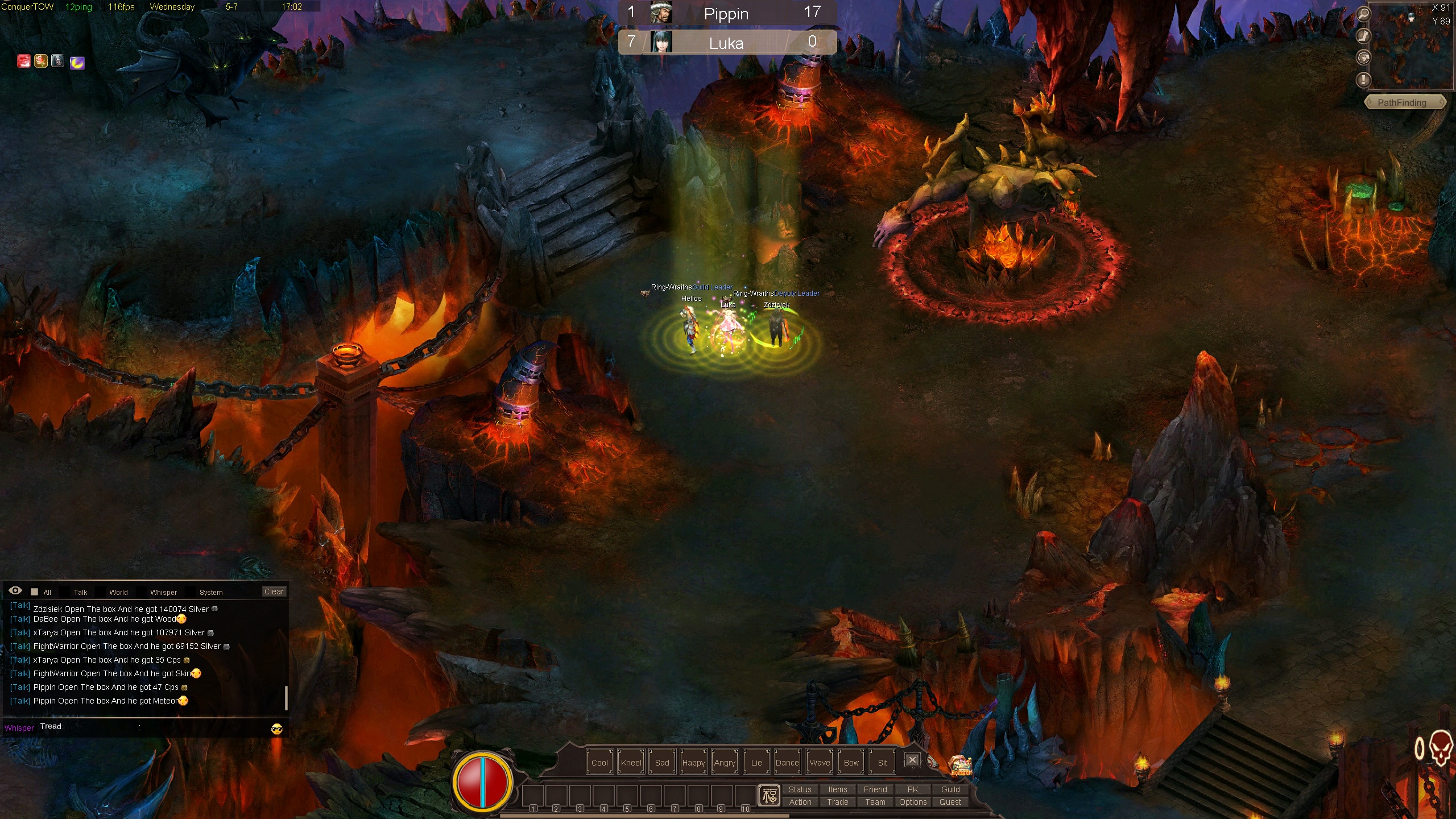
Task: Clear the chat log
Action: click(x=274, y=591)
